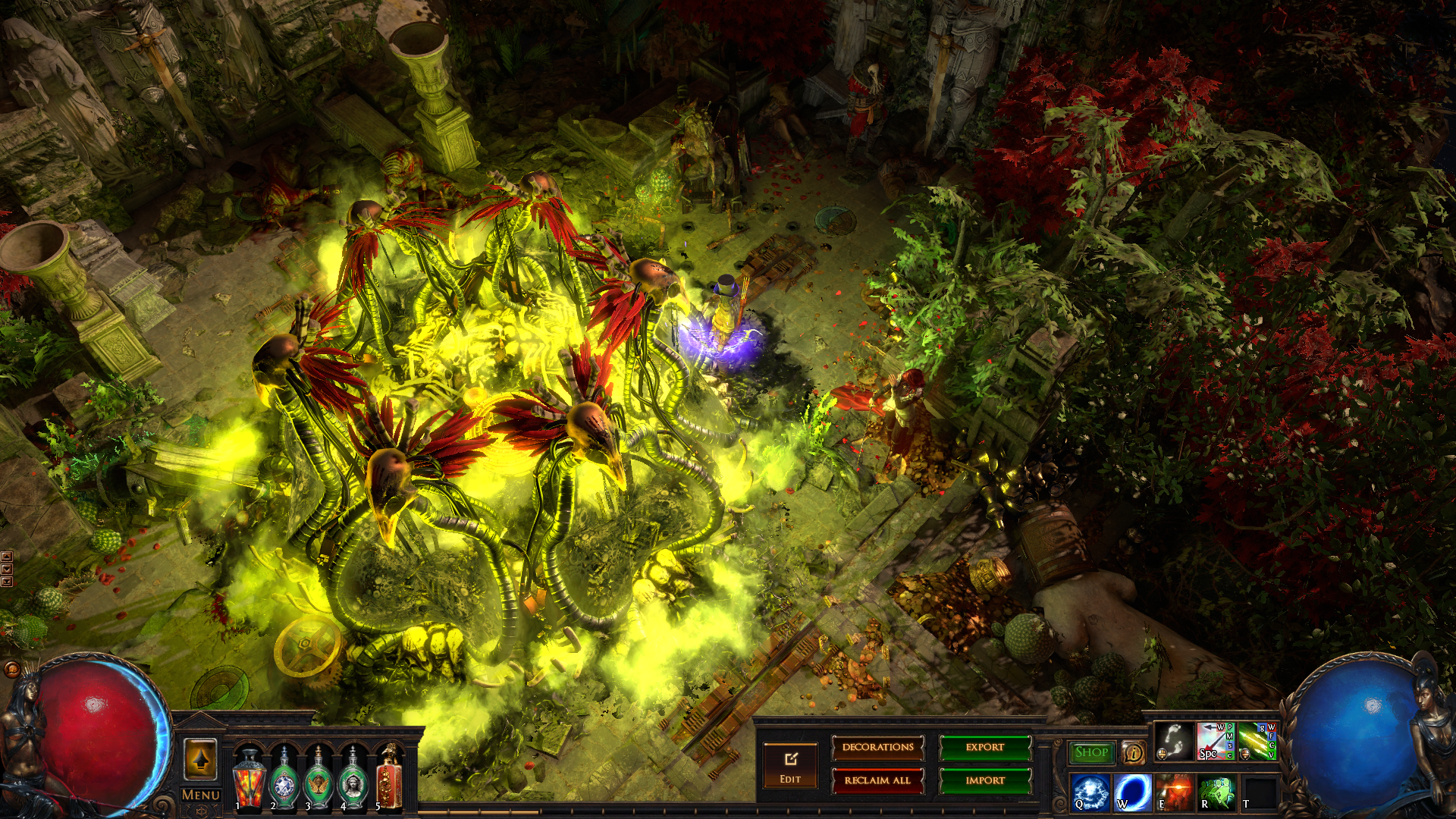Use the red gold-ornamented flask in slot 5
This screenshot has height=819, width=1456.
389,778
